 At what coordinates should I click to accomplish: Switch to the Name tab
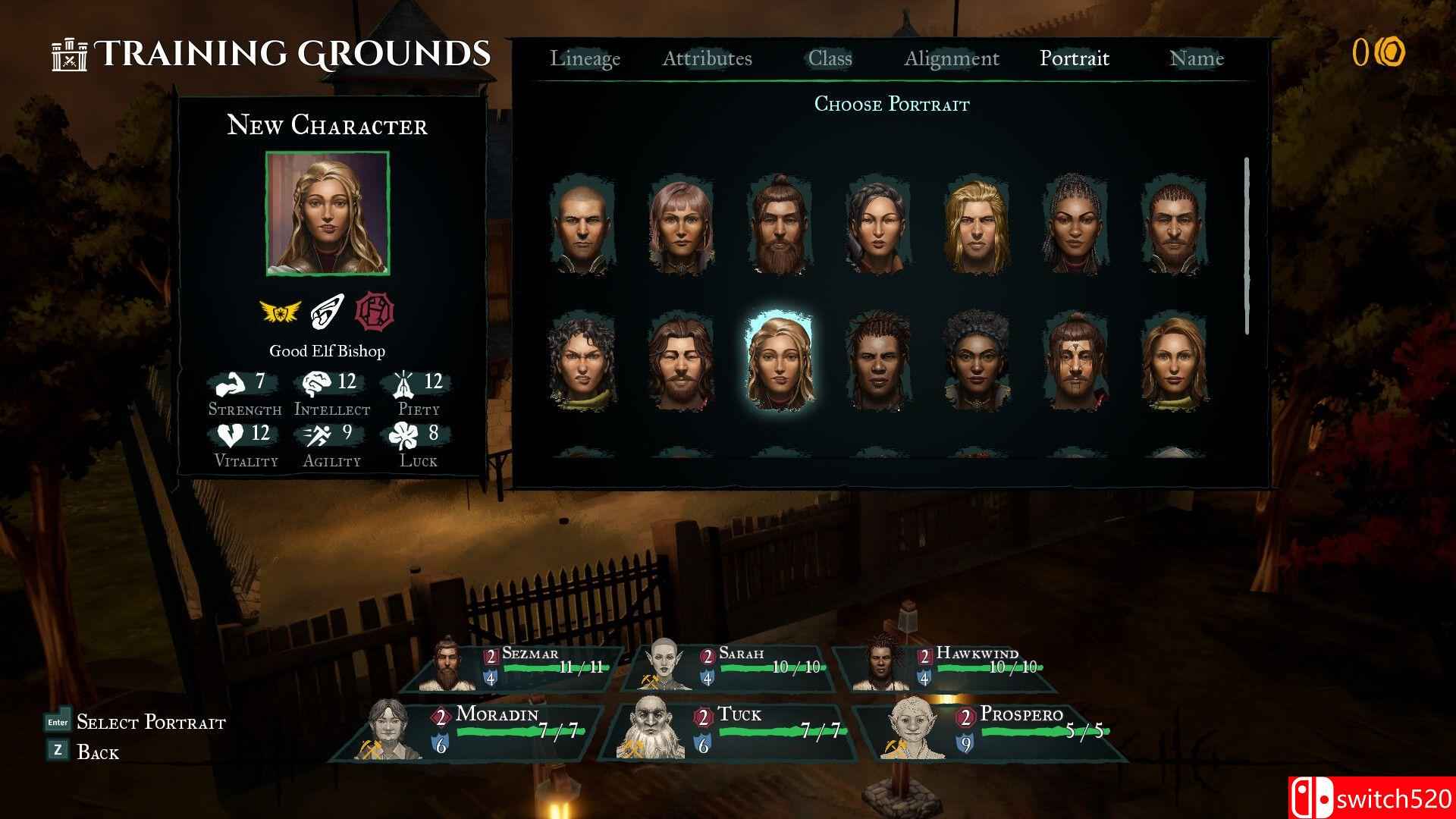point(1197,58)
